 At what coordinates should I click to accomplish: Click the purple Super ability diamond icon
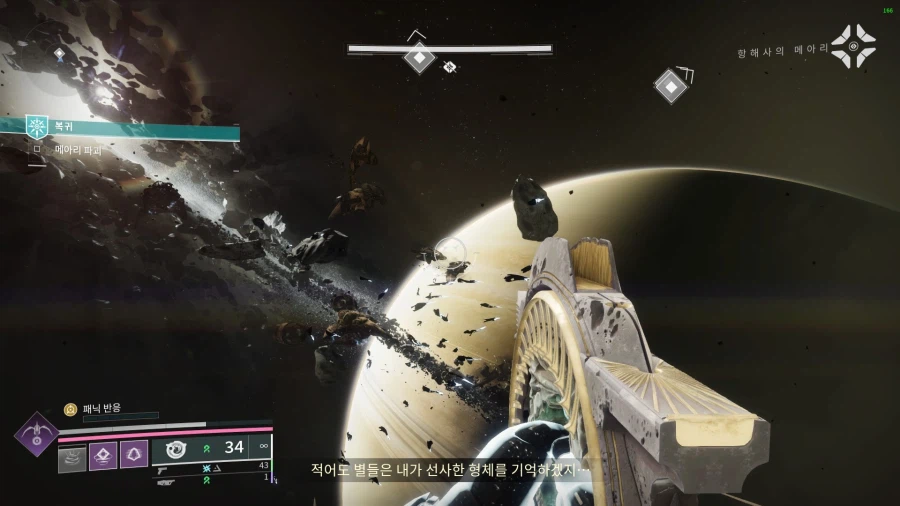click(x=37, y=436)
